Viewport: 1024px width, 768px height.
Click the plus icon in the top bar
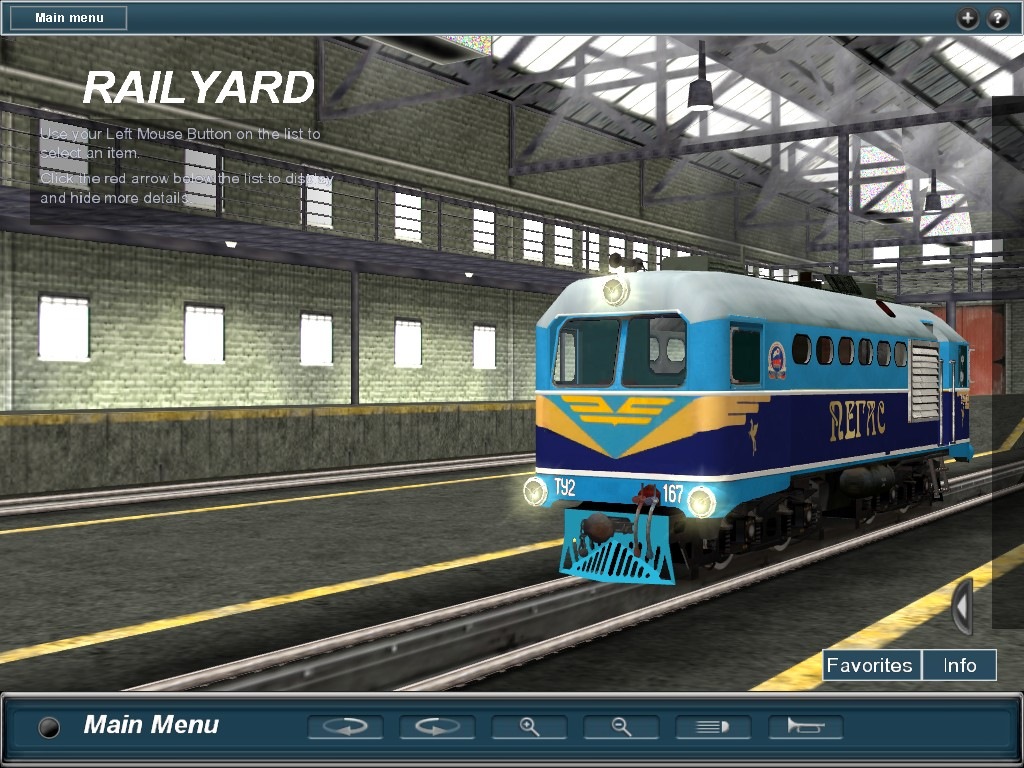pyautogui.click(x=967, y=18)
